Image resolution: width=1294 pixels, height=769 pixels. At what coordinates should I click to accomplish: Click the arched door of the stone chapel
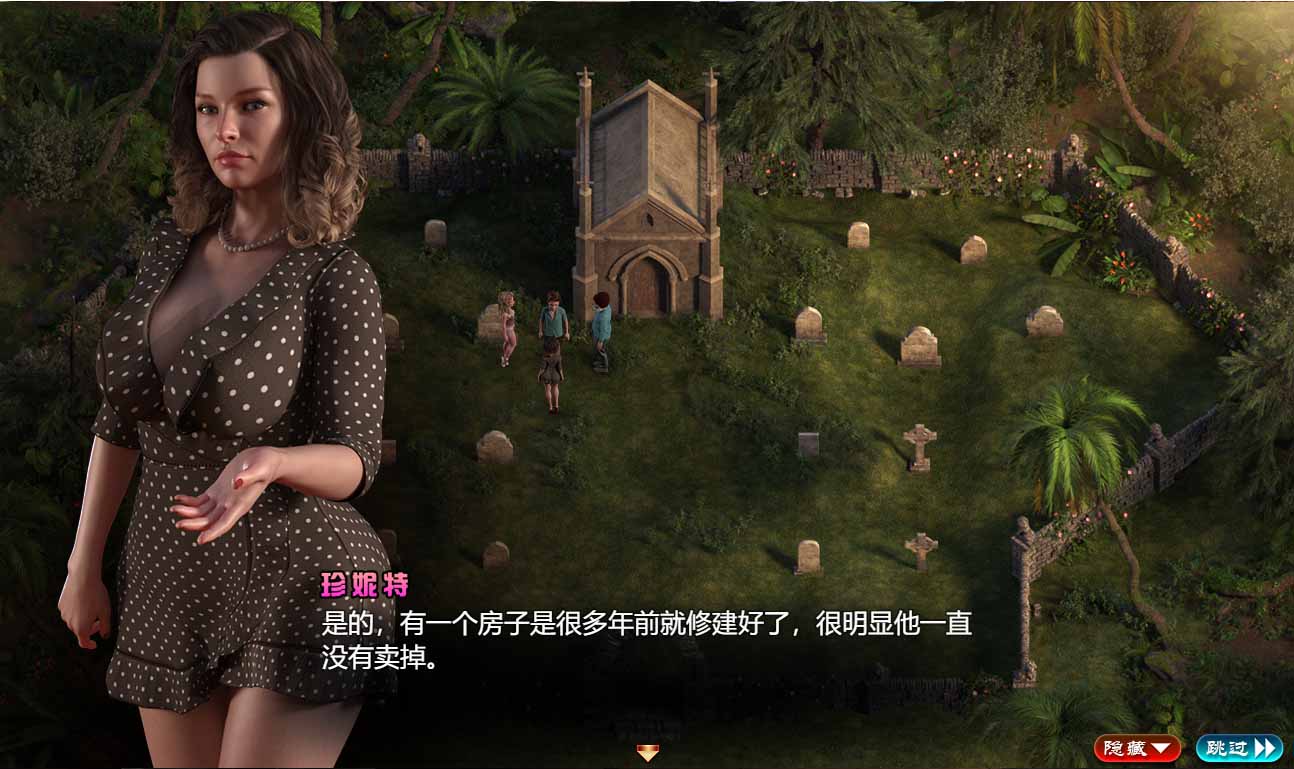tap(646, 290)
